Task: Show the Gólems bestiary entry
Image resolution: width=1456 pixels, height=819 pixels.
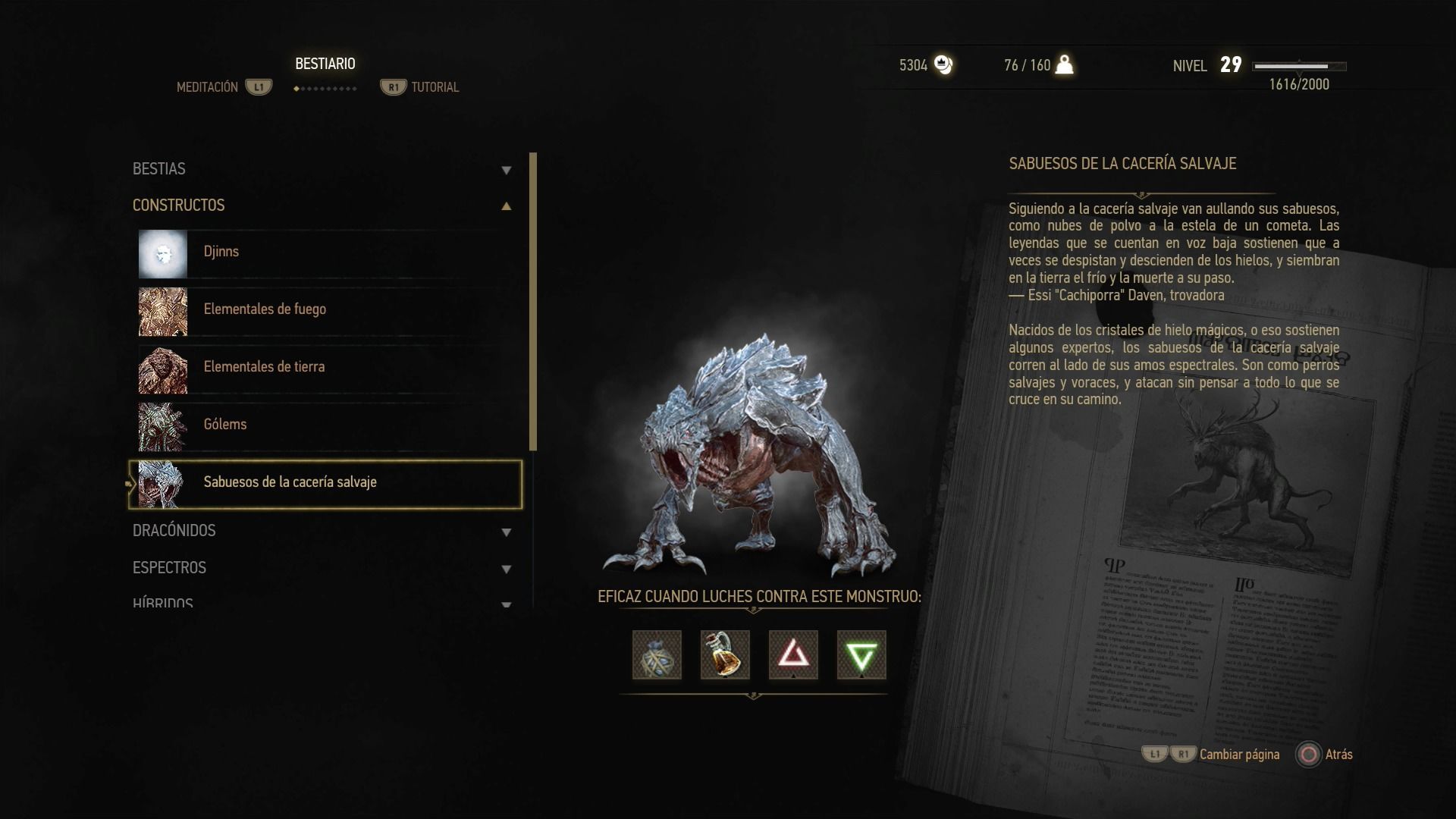Action: 326,425
